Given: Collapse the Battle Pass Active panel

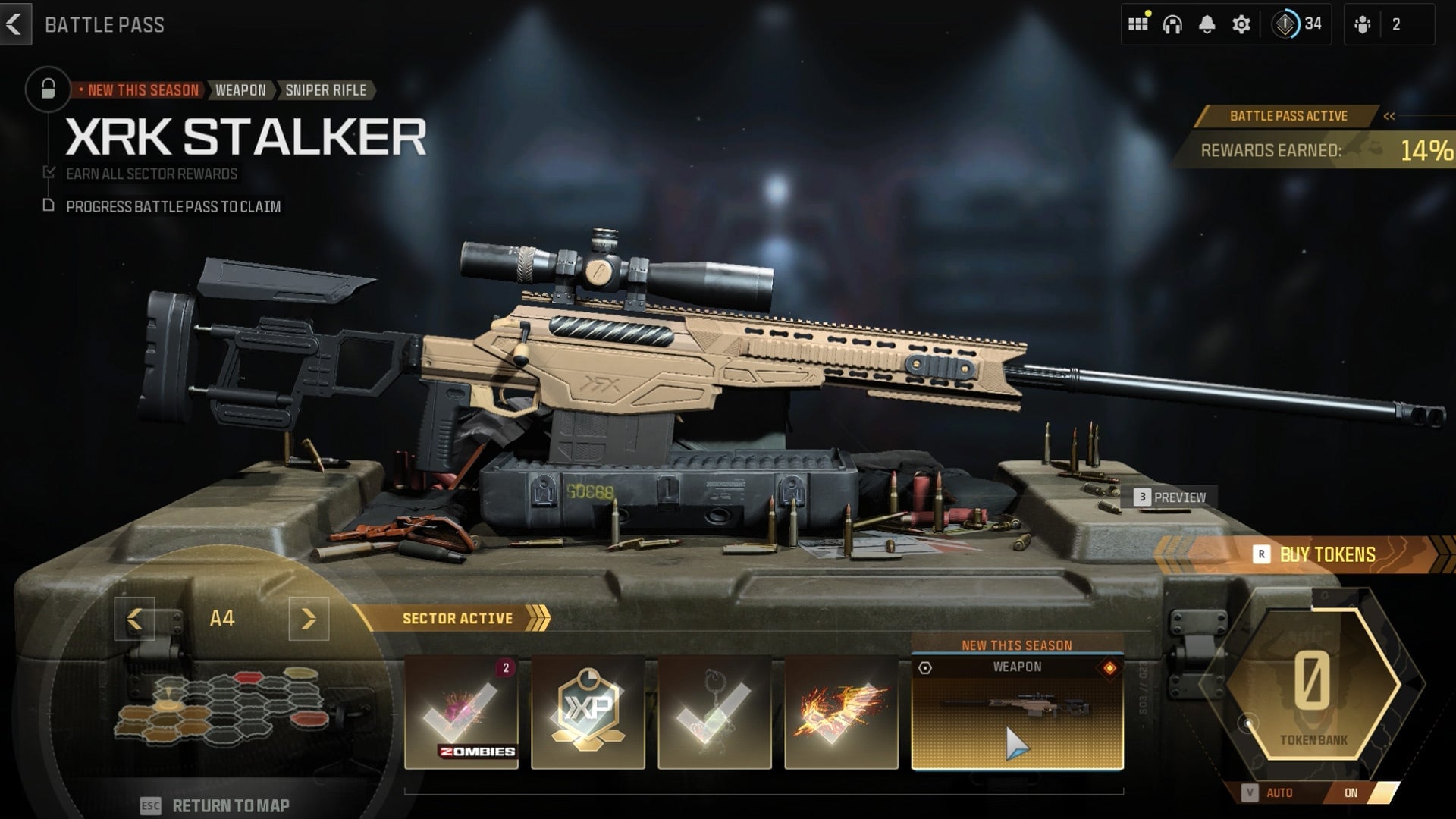Looking at the screenshot, I should click(x=1389, y=116).
